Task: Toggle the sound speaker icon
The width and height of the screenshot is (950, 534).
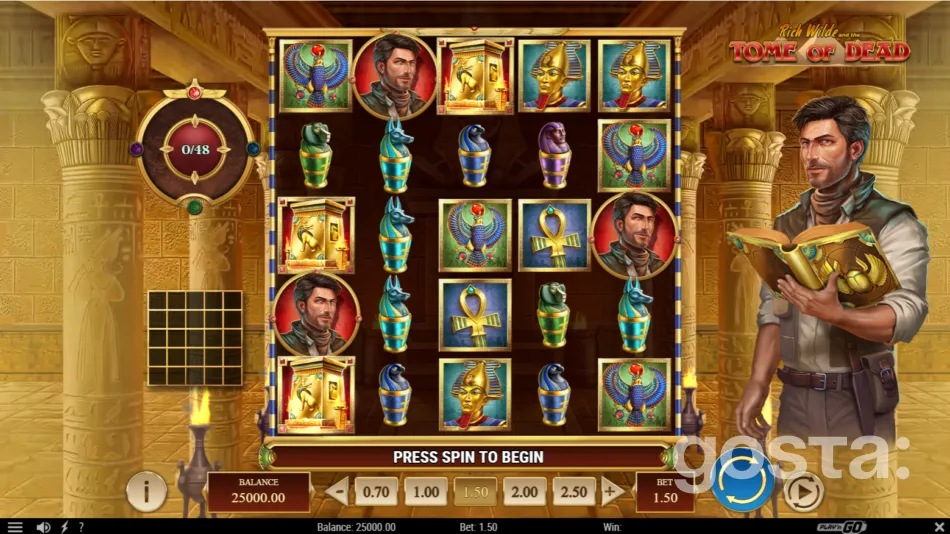Action: [43, 527]
